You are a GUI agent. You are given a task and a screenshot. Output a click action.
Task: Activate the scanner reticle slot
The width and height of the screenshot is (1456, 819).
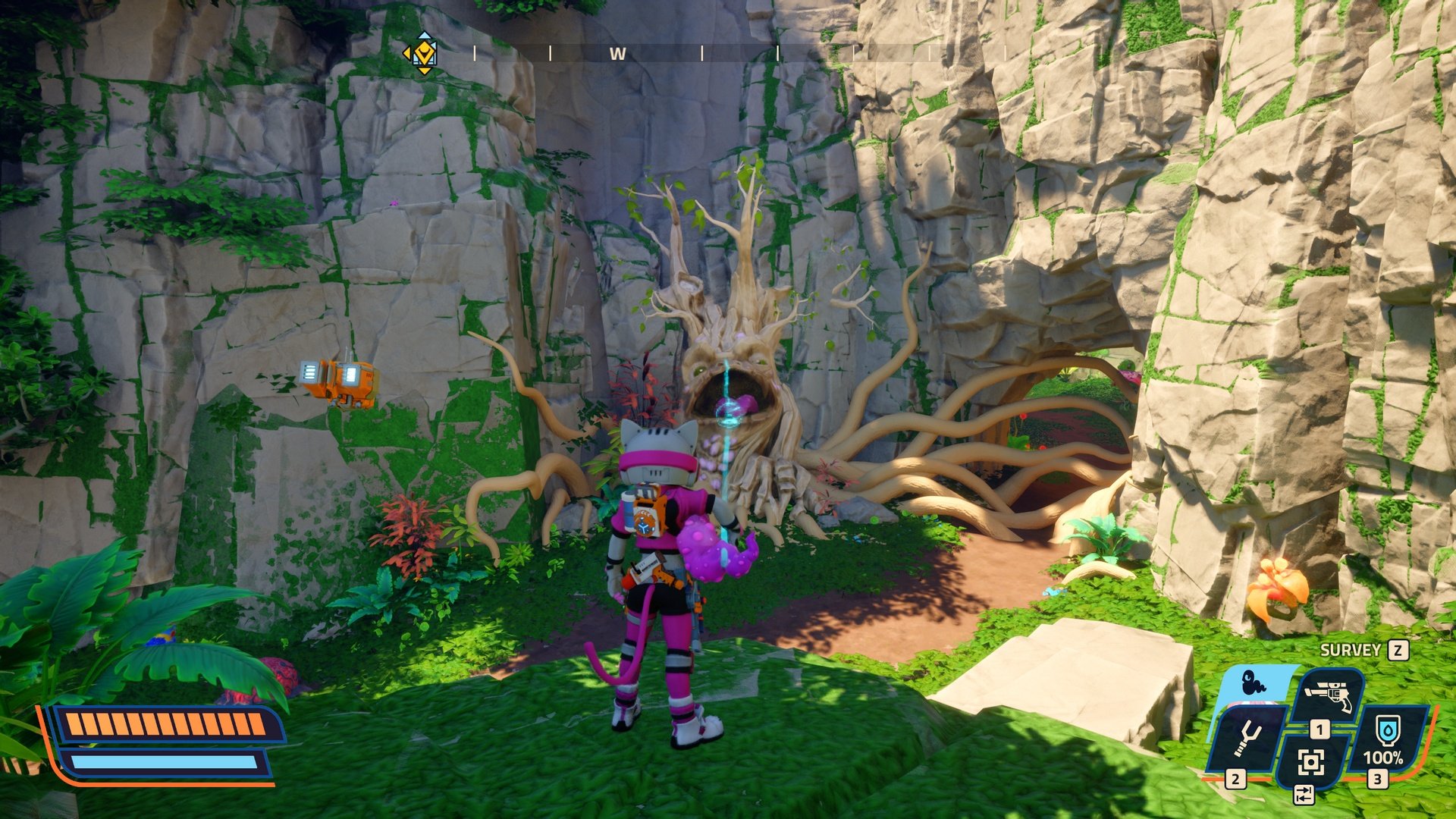[1310, 761]
